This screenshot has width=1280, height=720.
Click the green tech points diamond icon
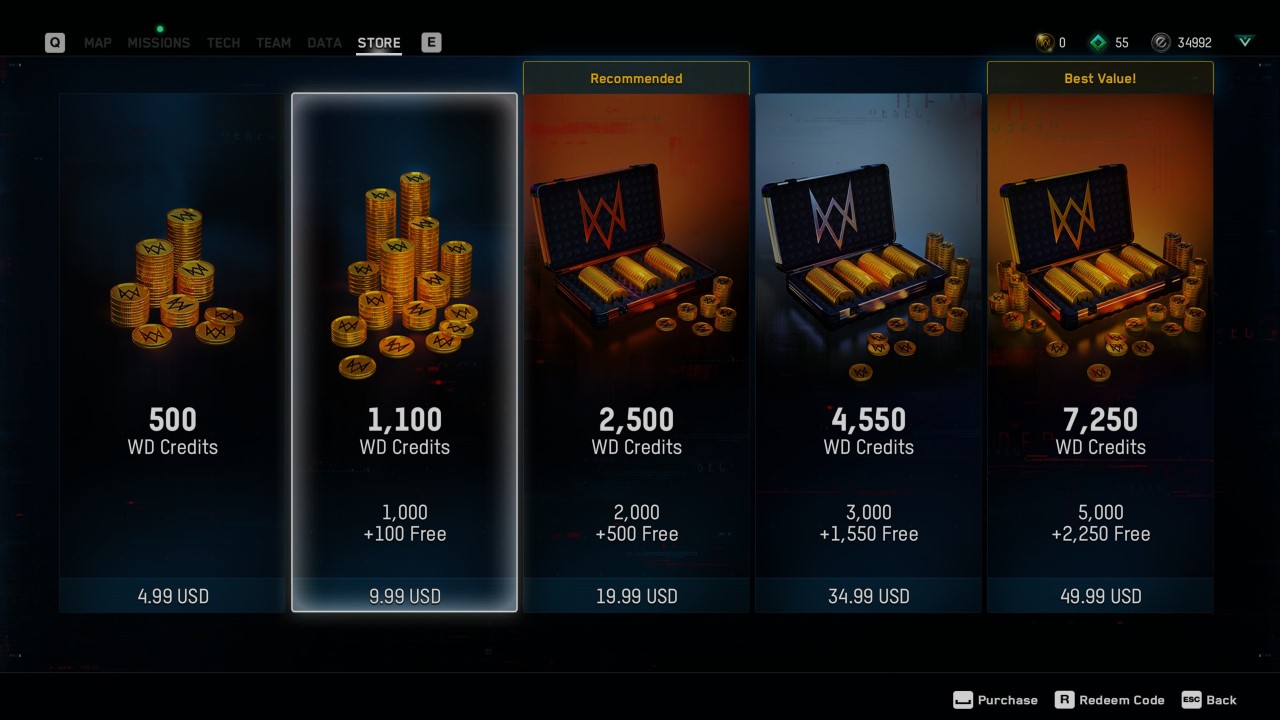[1096, 42]
